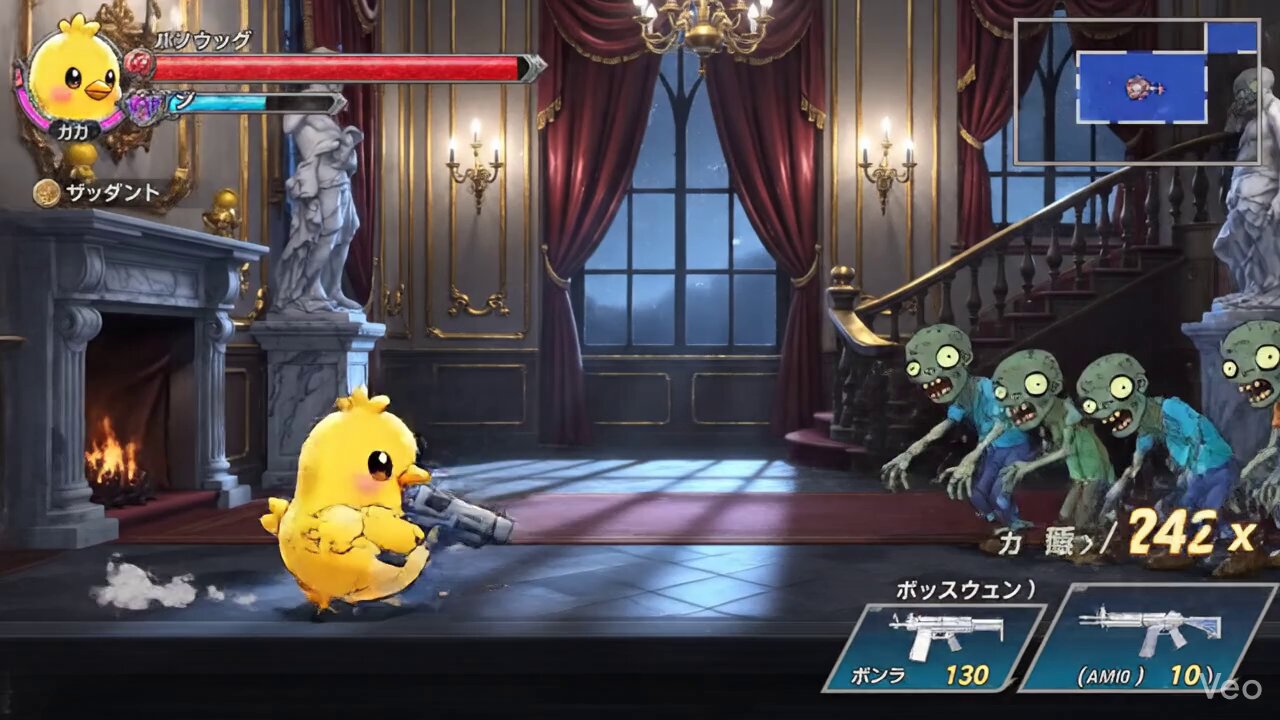Open the minimap

(x=1135, y=91)
